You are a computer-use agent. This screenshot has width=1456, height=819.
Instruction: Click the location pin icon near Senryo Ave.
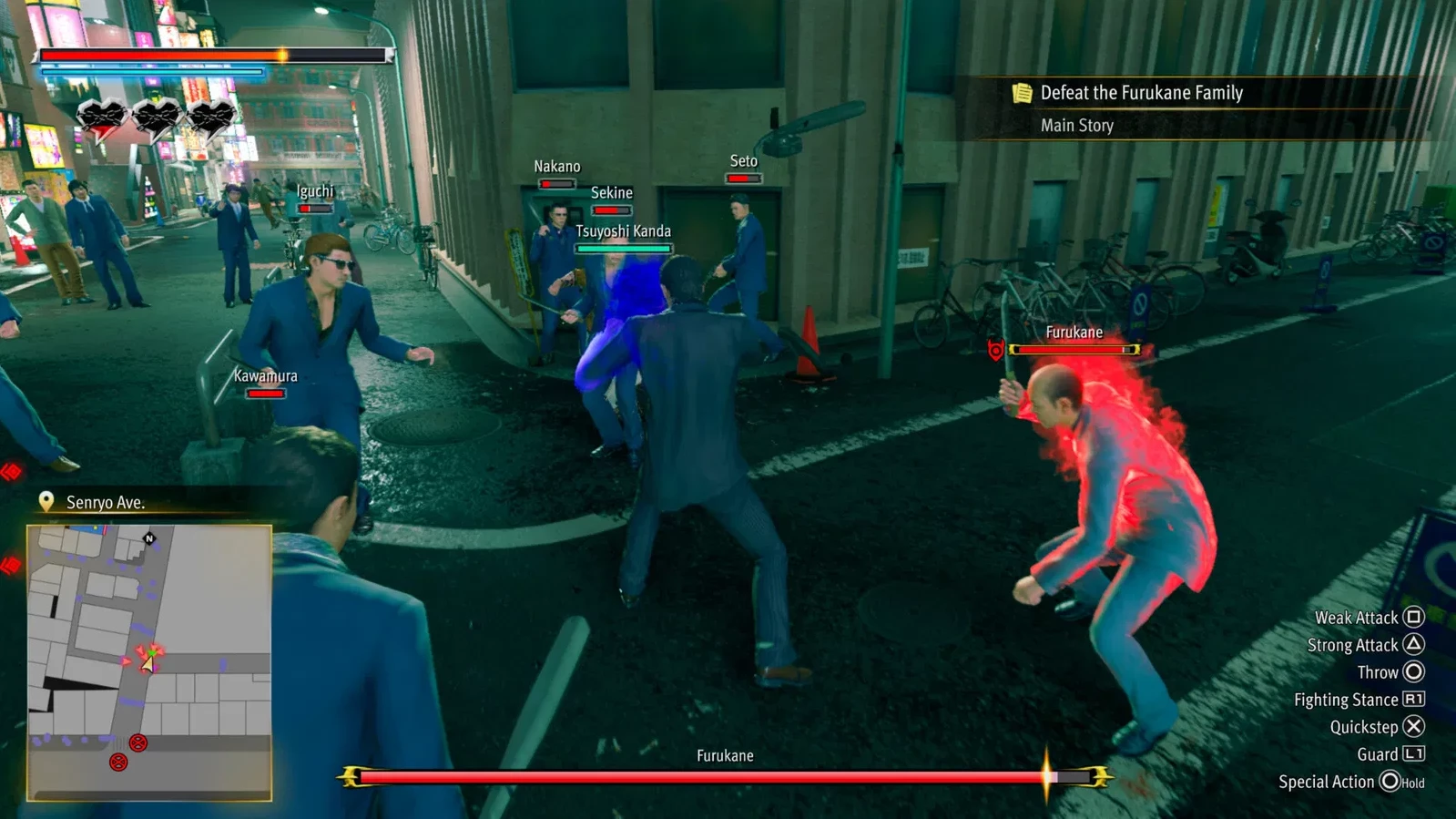coord(45,501)
